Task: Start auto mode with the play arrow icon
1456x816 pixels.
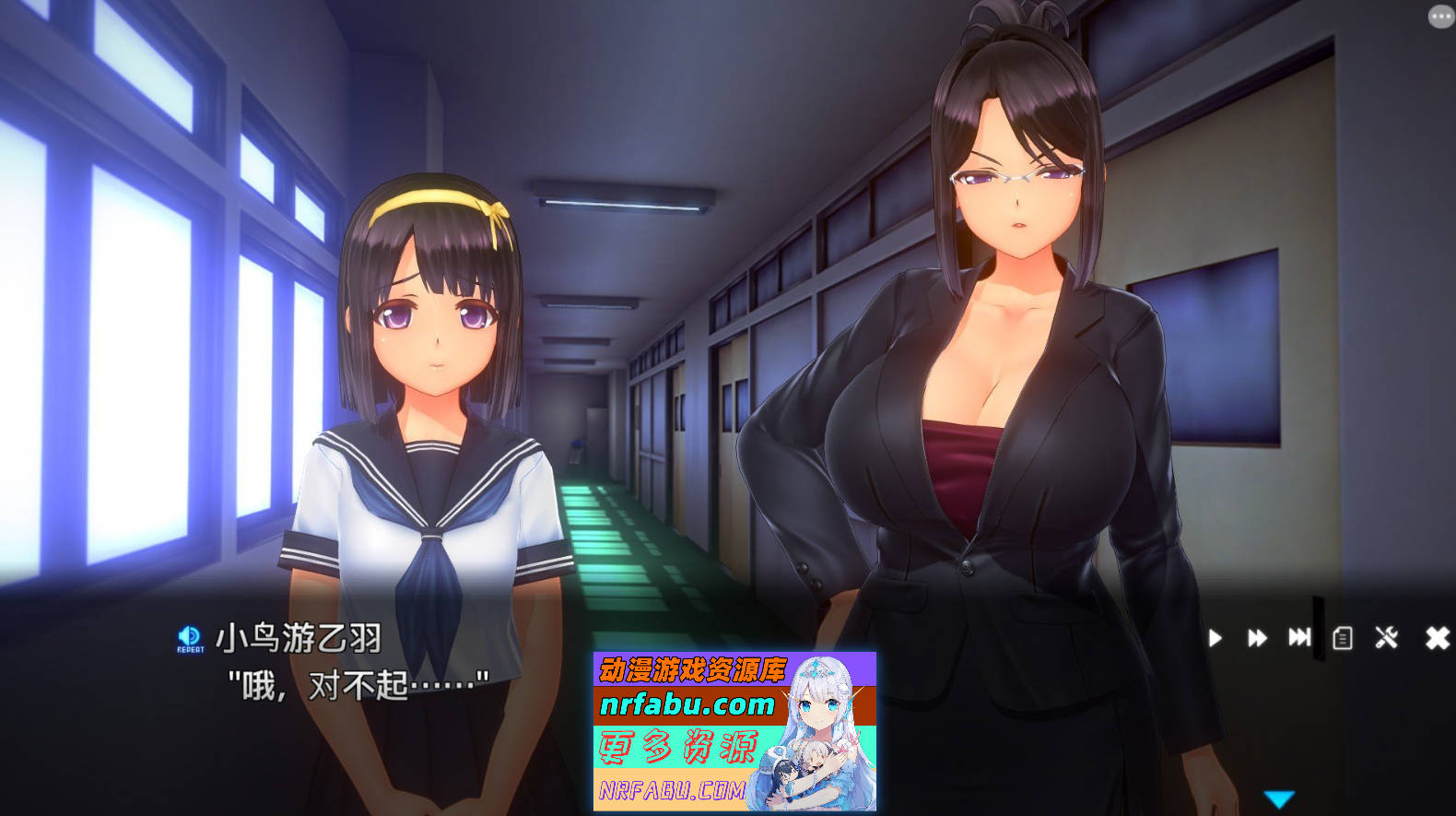Action: (x=1215, y=636)
